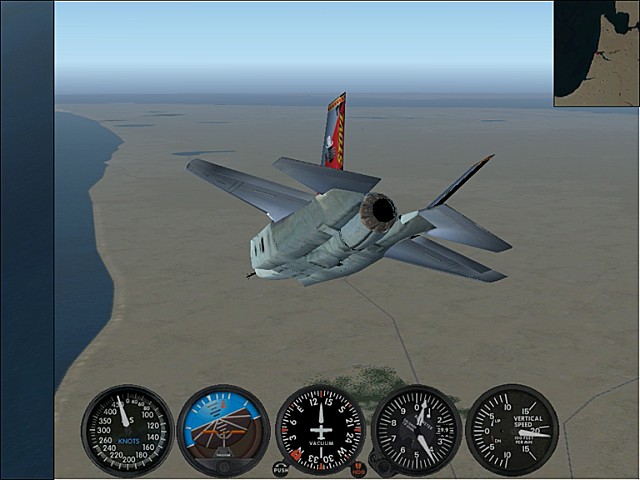
Task: Click the PUSH knob on heading gauge
Action: coord(280,468)
